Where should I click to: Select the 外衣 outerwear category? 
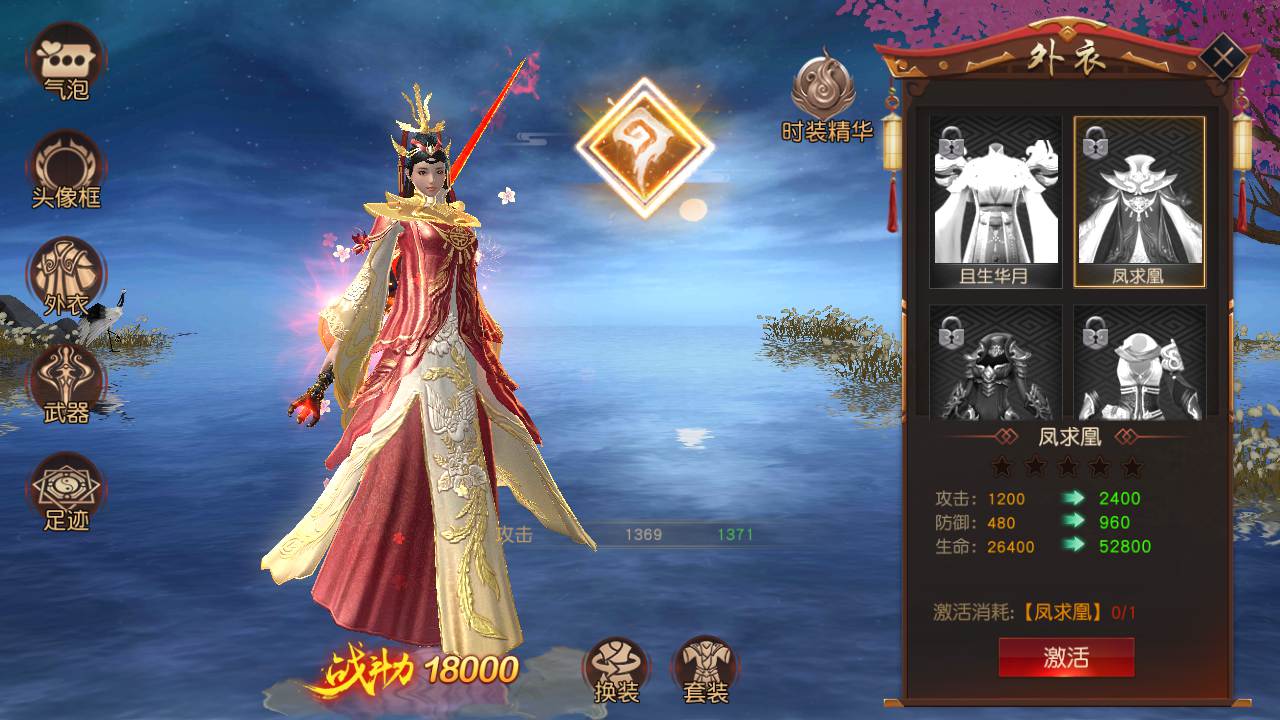click(x=66, y=277)
